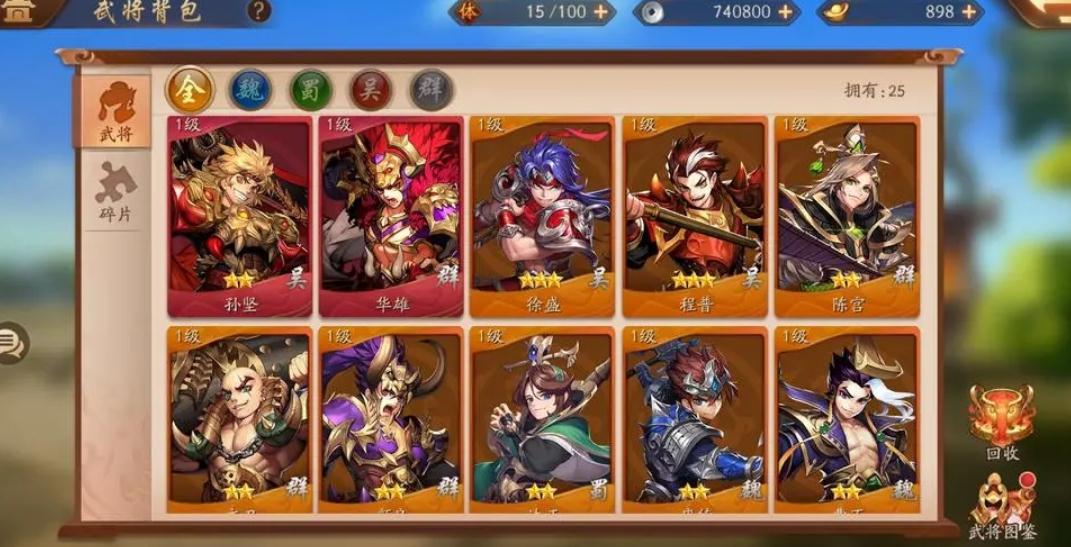Viewport: 1071px width, 547px height.
Task: Select the 孙坚 hero card
Action: pos(240,215)
